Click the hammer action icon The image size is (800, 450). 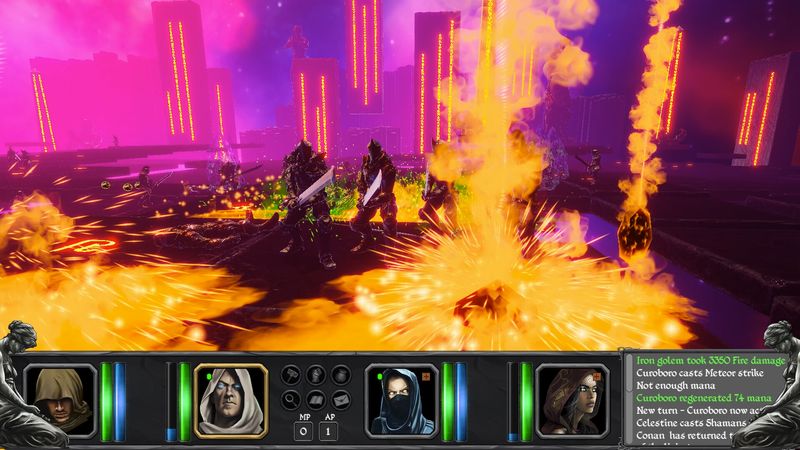(292, 375)
